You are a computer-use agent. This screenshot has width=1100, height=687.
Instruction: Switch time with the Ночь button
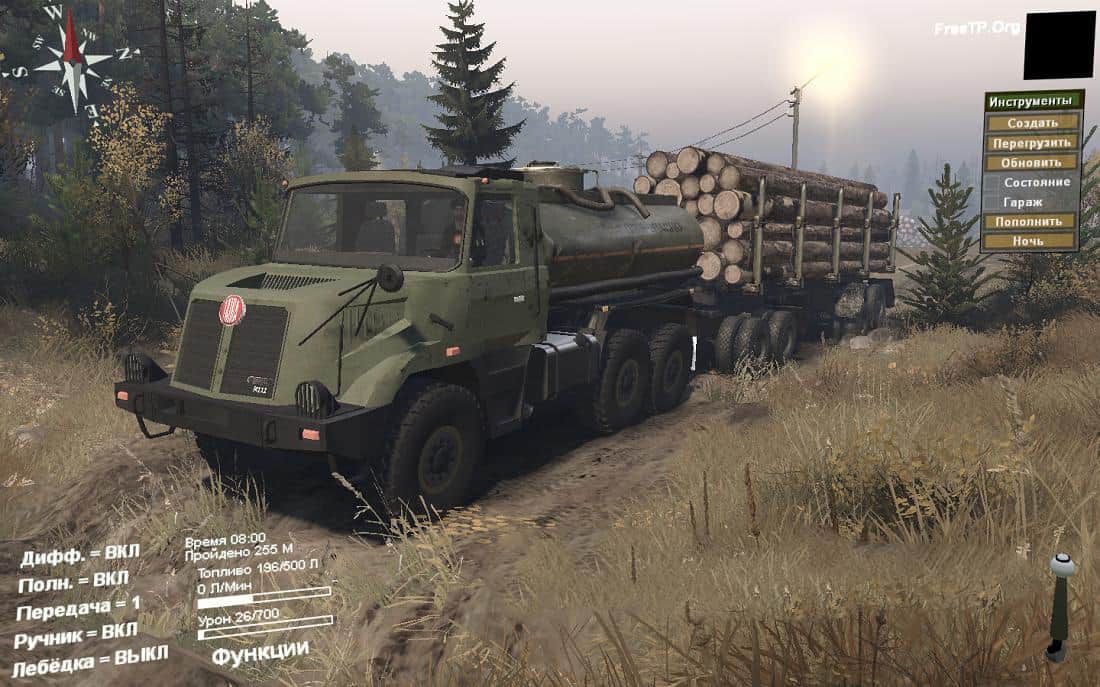pos(1032,241)
